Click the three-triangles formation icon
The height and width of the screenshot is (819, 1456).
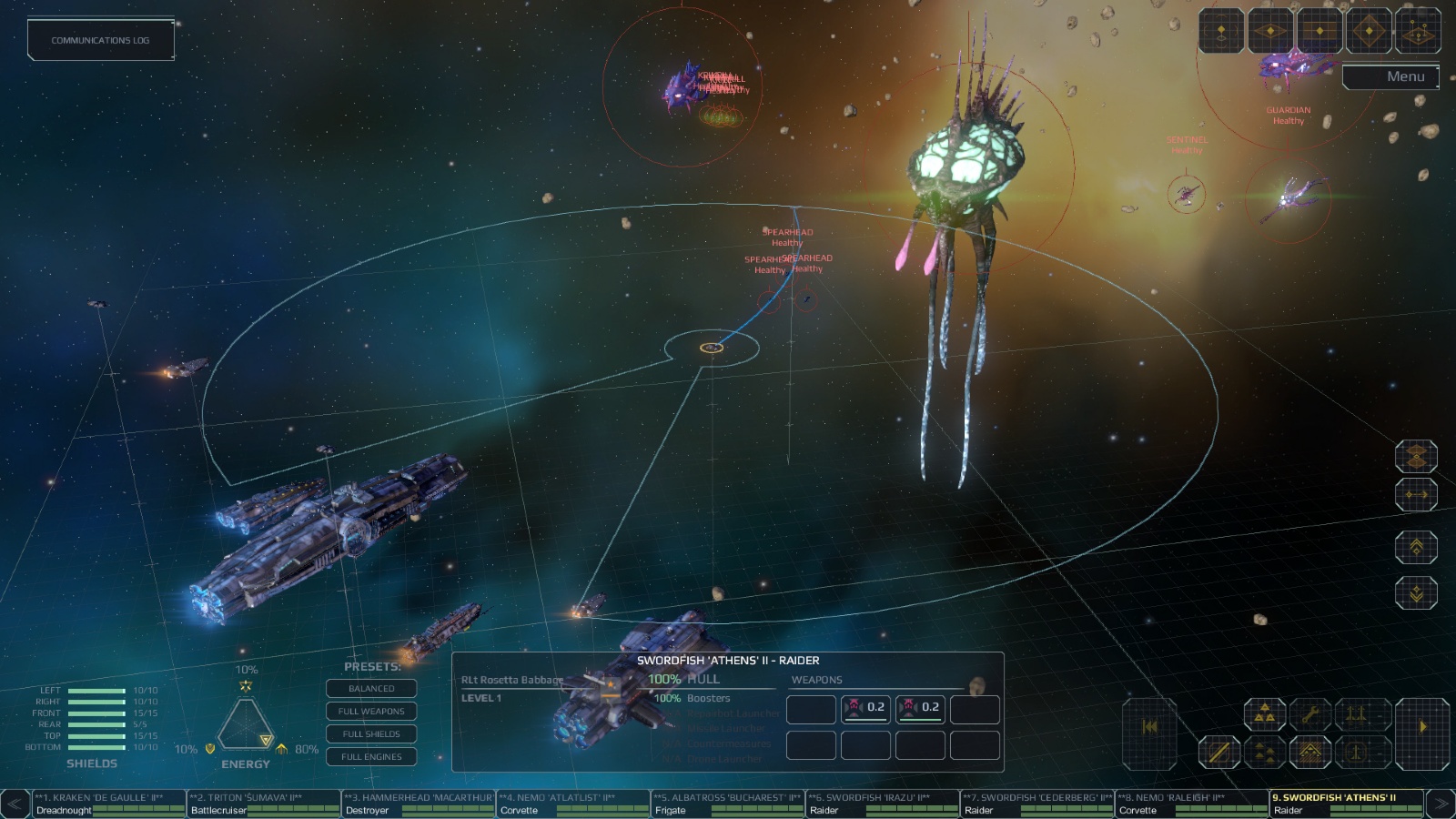[x=1265, y=715]
